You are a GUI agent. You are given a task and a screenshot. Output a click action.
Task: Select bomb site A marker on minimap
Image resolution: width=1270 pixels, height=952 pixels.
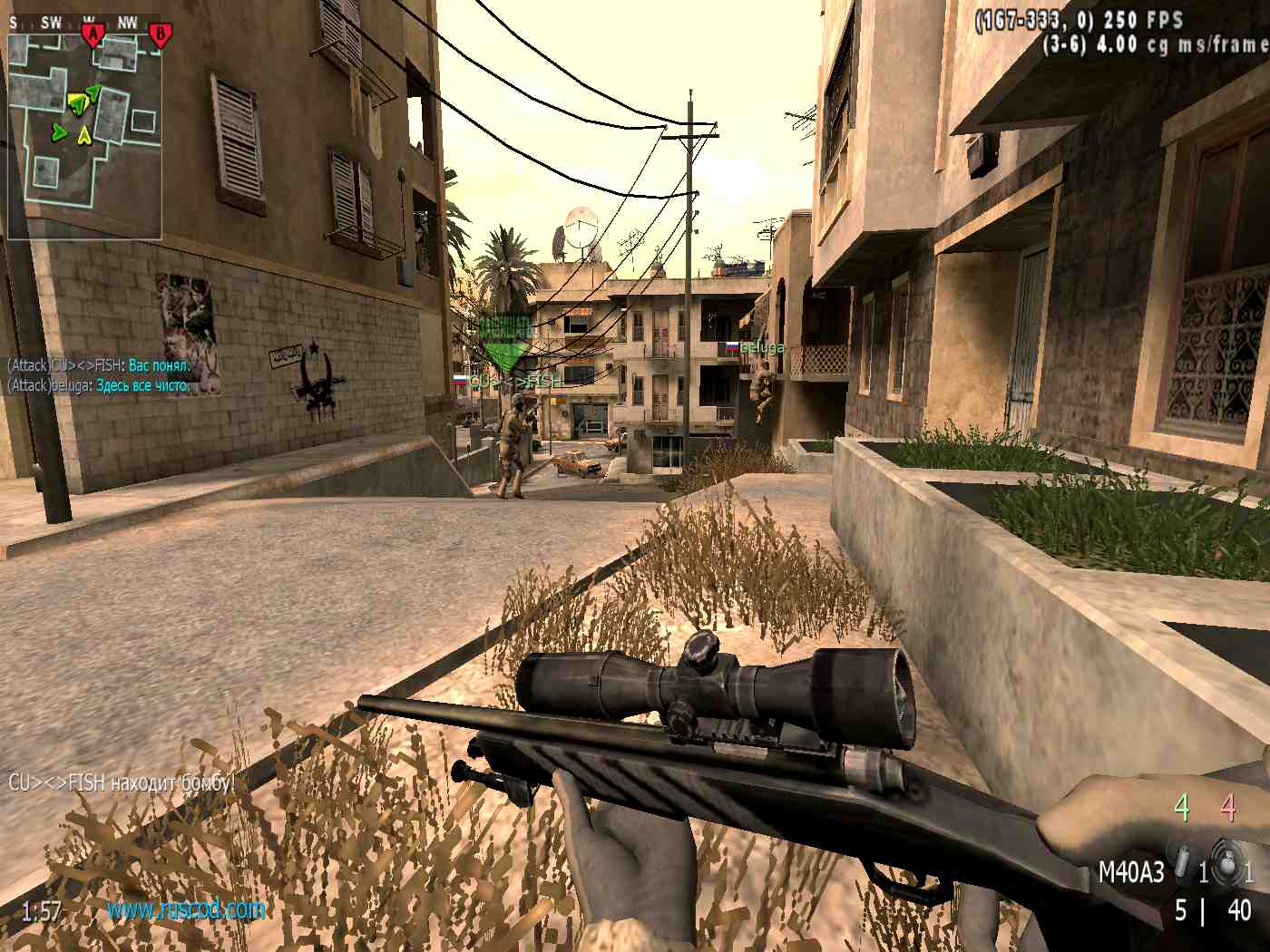coord(92,34)
